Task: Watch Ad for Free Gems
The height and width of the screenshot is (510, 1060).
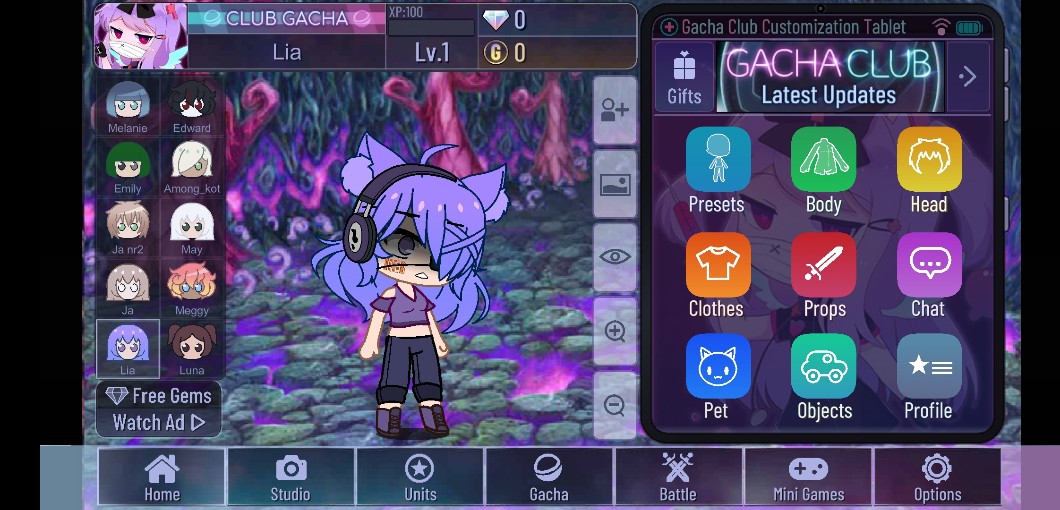Action: pos(159,410)
